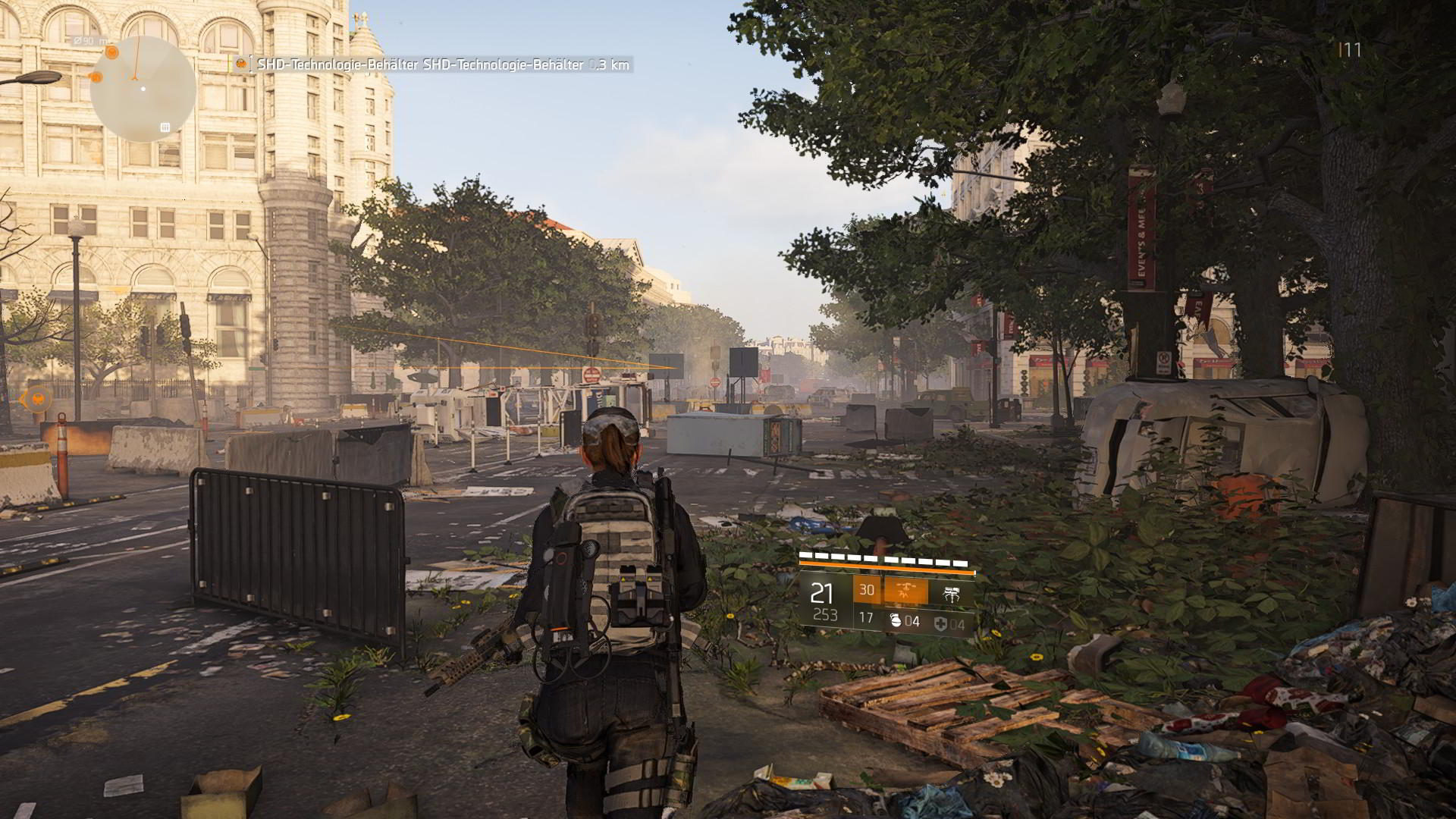
Task: Select the orange mission marker on the minimap
Action: click(111, 52)
